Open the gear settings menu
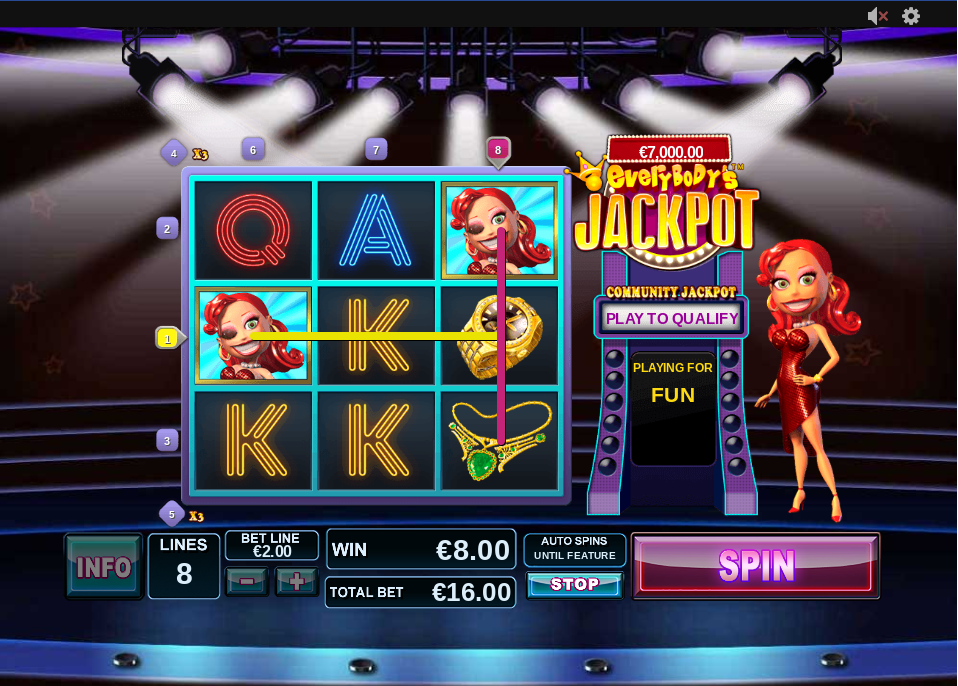Image resolution: width=958 pixels, height=686 pixels. 911,16
